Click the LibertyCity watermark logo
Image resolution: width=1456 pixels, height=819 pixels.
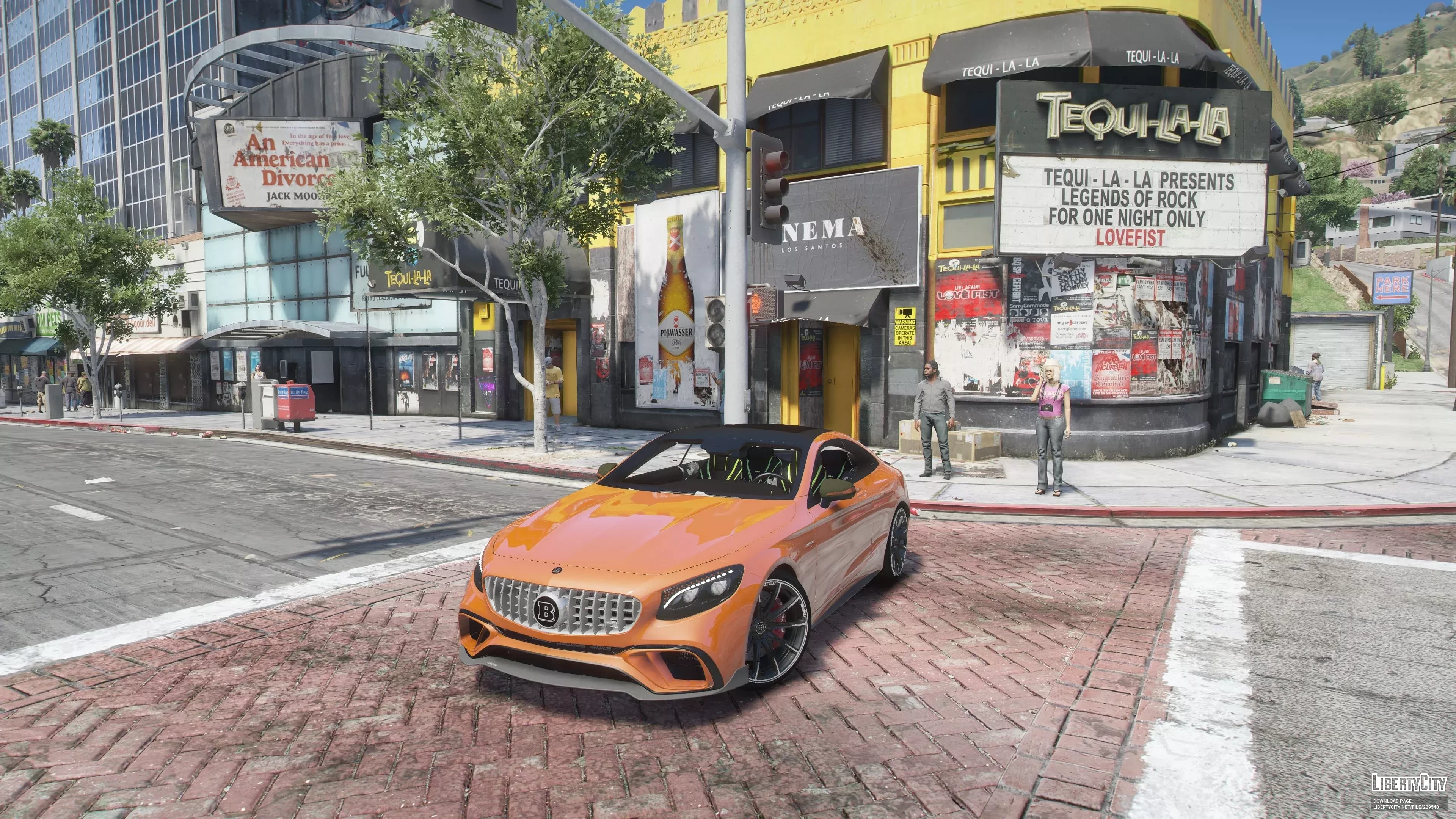click(1409, 783)
